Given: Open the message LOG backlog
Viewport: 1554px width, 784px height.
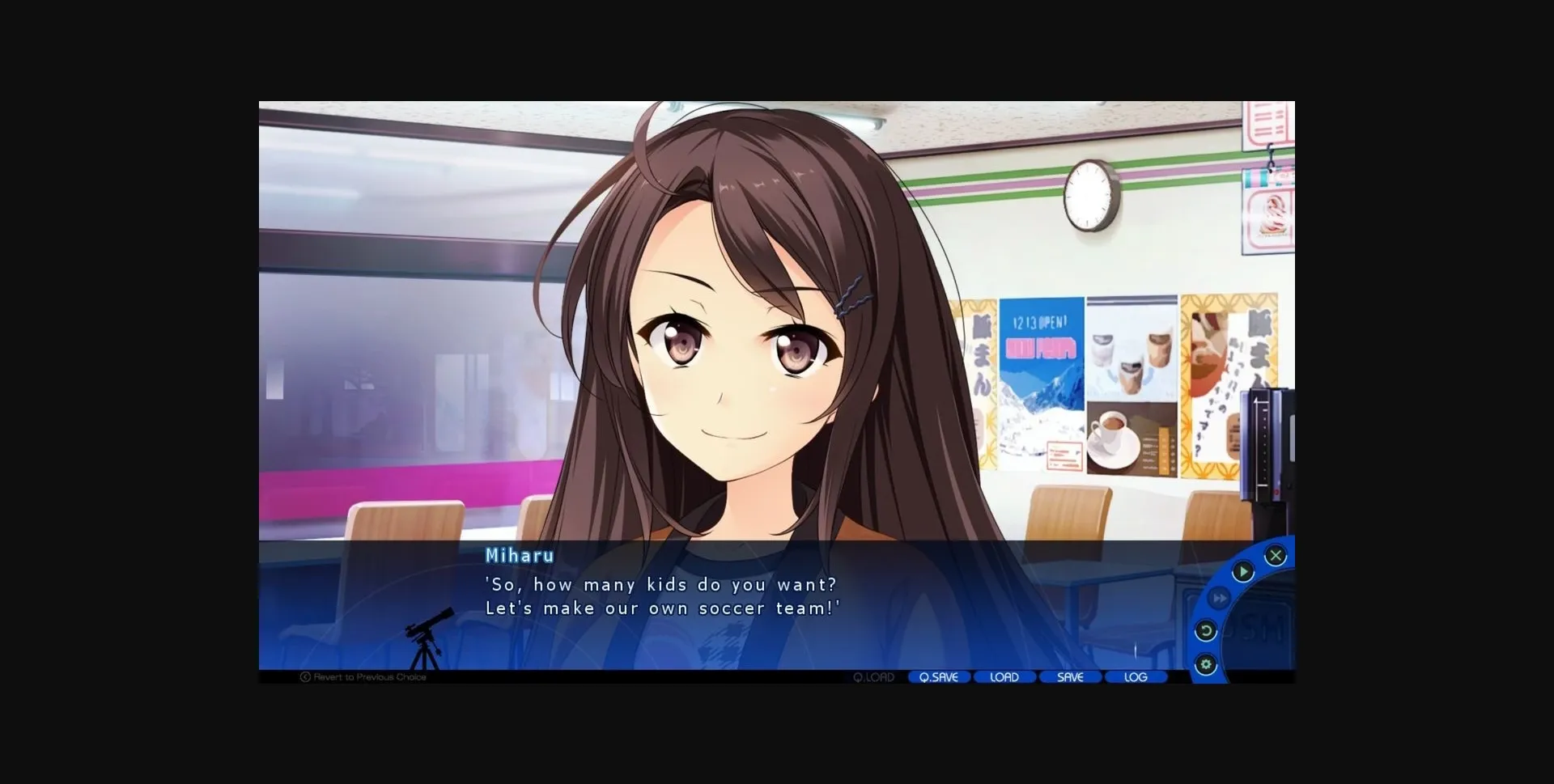Looking at the screenshot, I should (1136, 676).
